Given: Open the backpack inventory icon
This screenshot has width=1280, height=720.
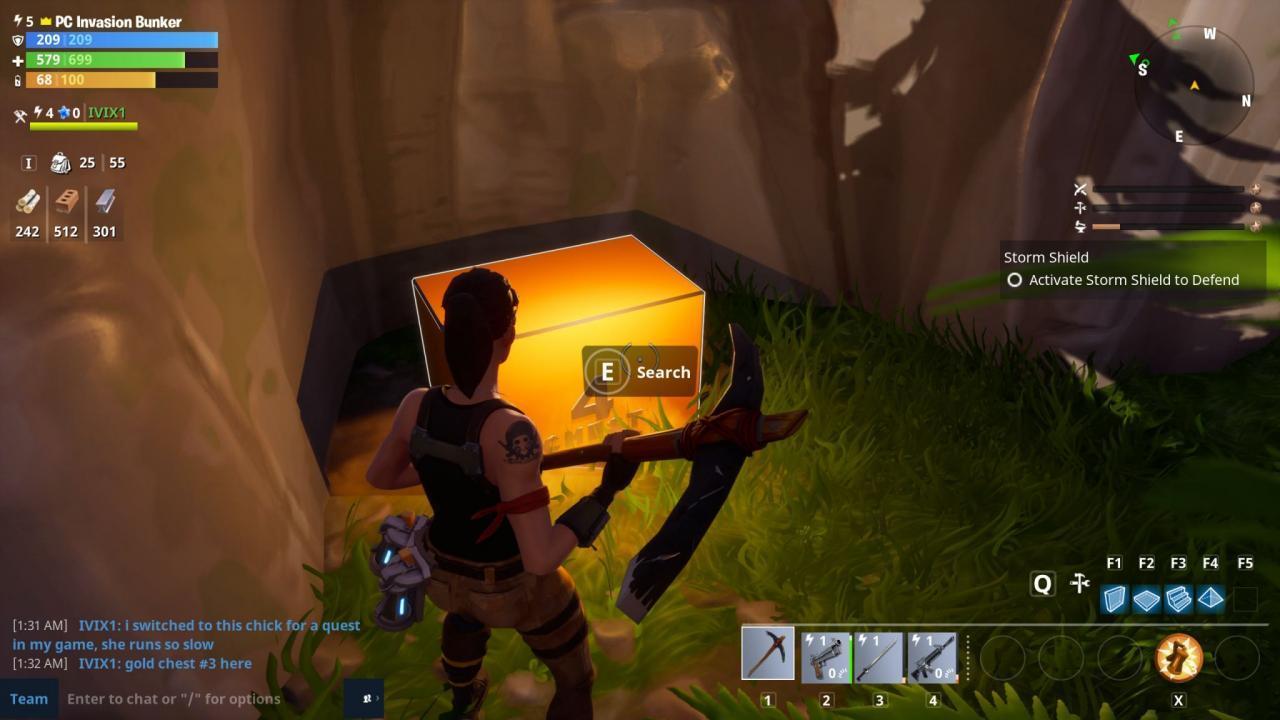Looking at the screenshot, I should click(61, 161).
